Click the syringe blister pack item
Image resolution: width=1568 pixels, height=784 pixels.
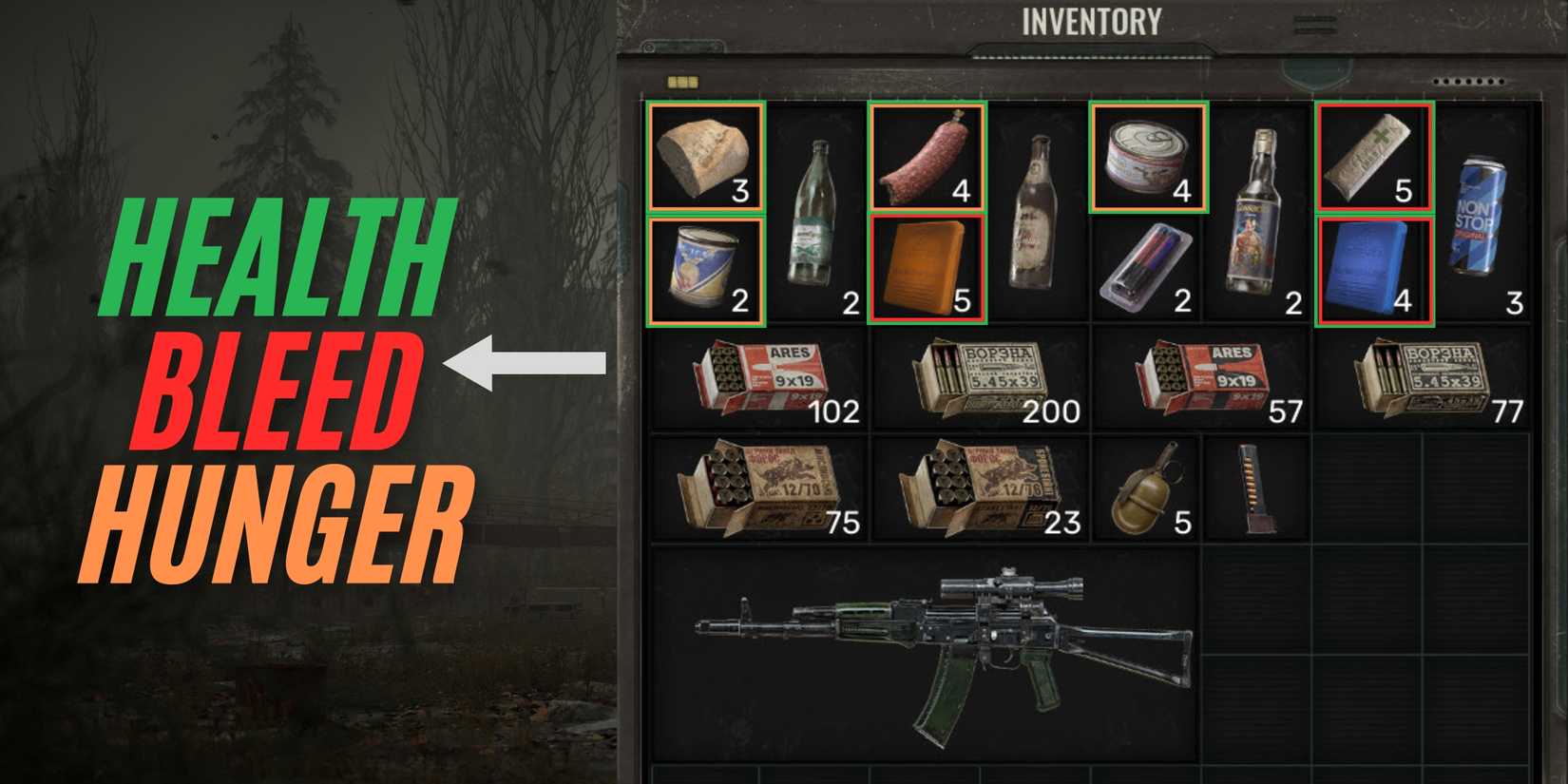click(1147, 271)
